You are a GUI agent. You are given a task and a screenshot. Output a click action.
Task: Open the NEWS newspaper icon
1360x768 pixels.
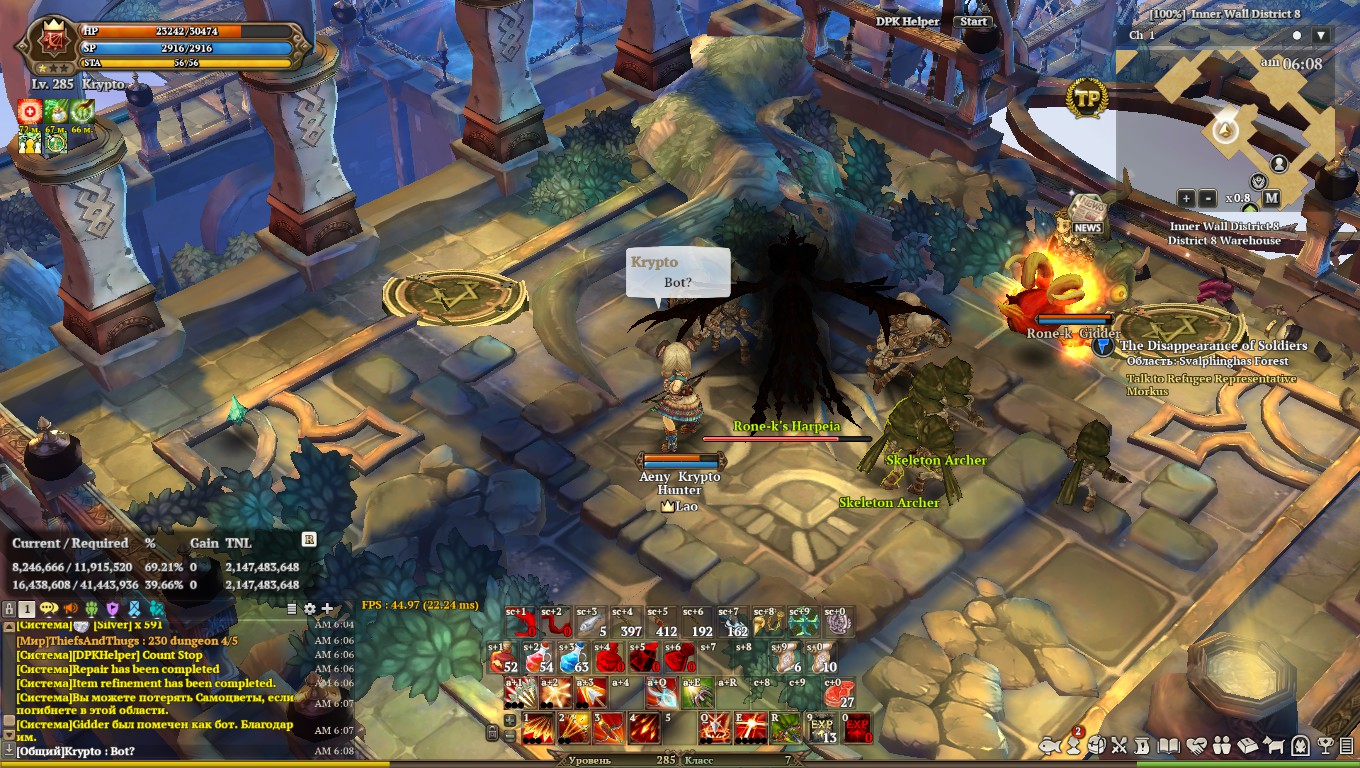1087,215
